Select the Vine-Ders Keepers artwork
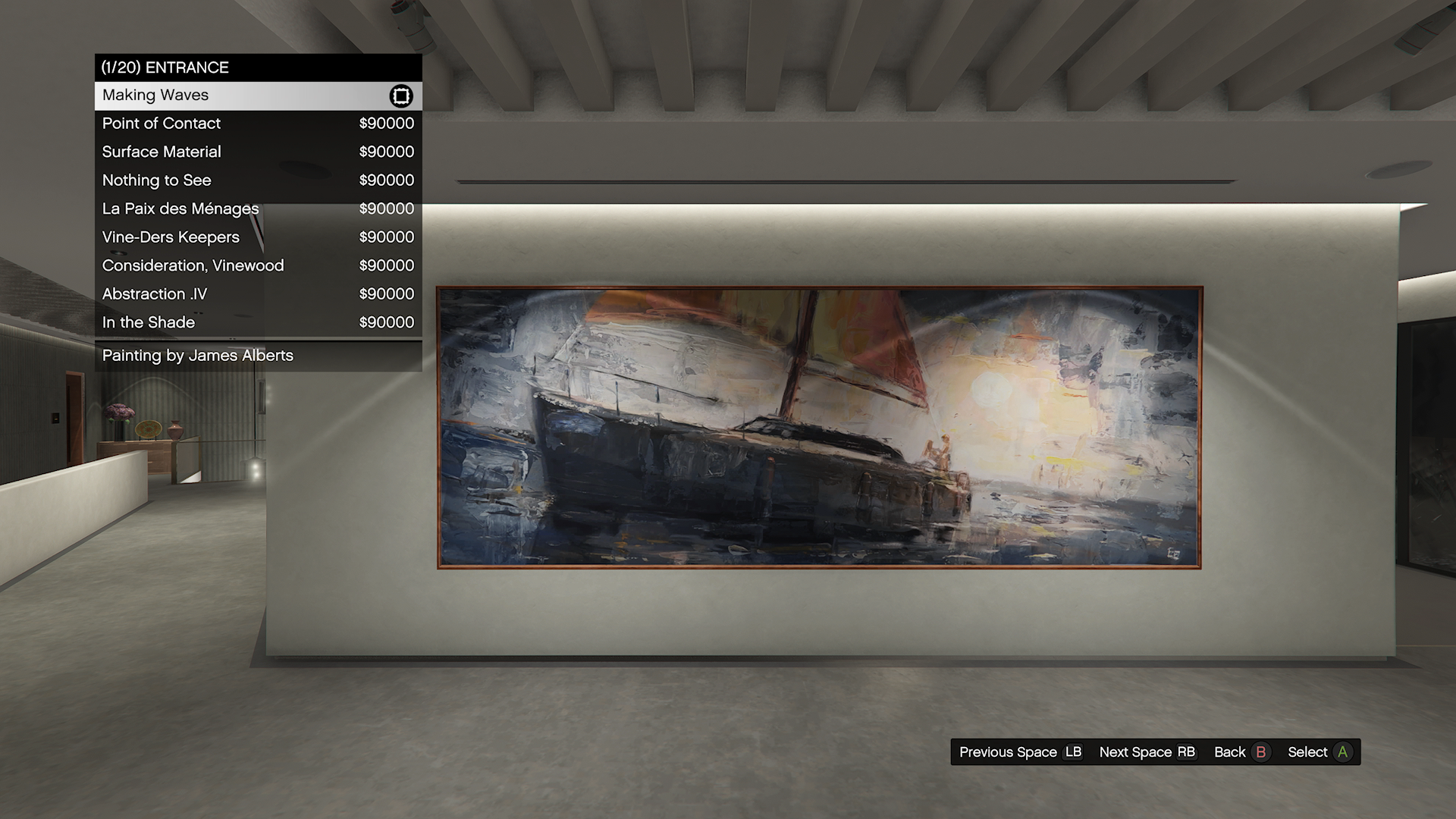 click(x=258, y=237)
